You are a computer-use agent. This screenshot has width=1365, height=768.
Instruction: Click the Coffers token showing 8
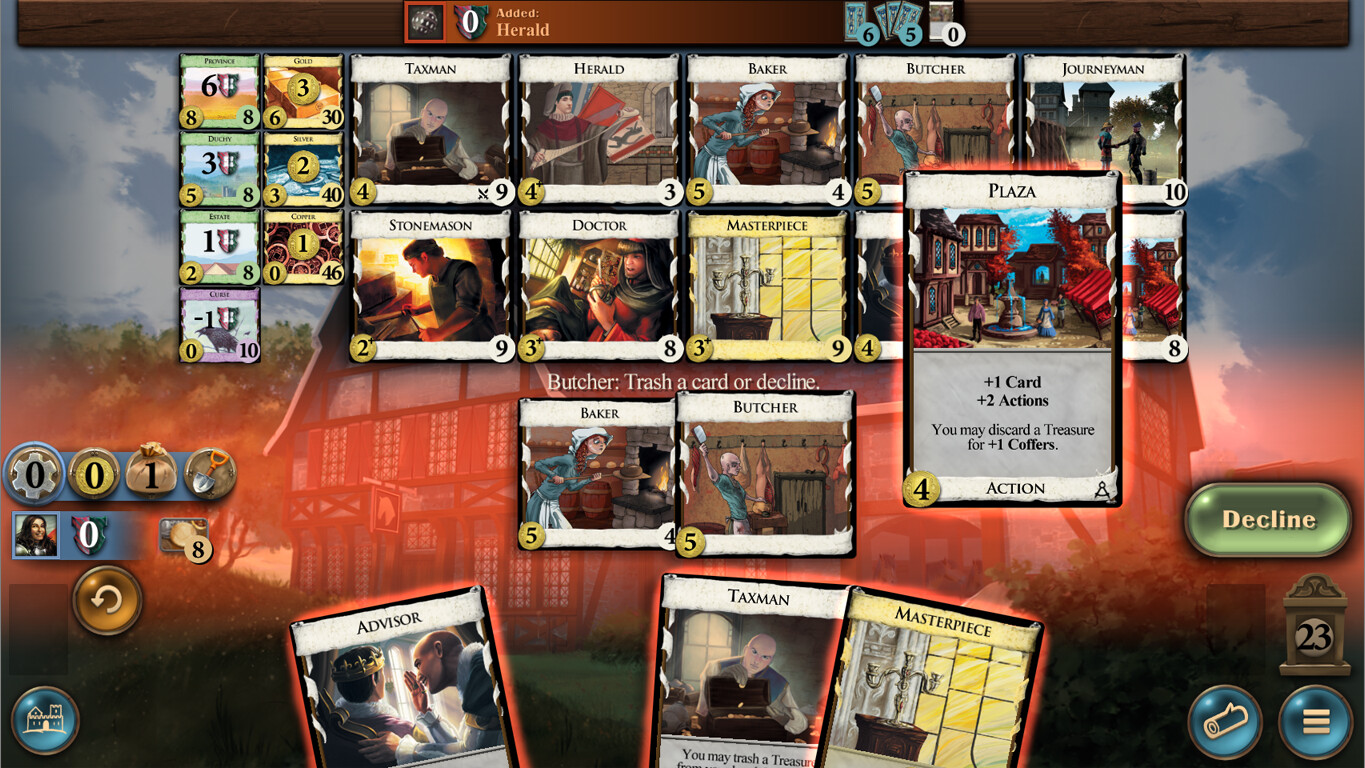(186, 537)
